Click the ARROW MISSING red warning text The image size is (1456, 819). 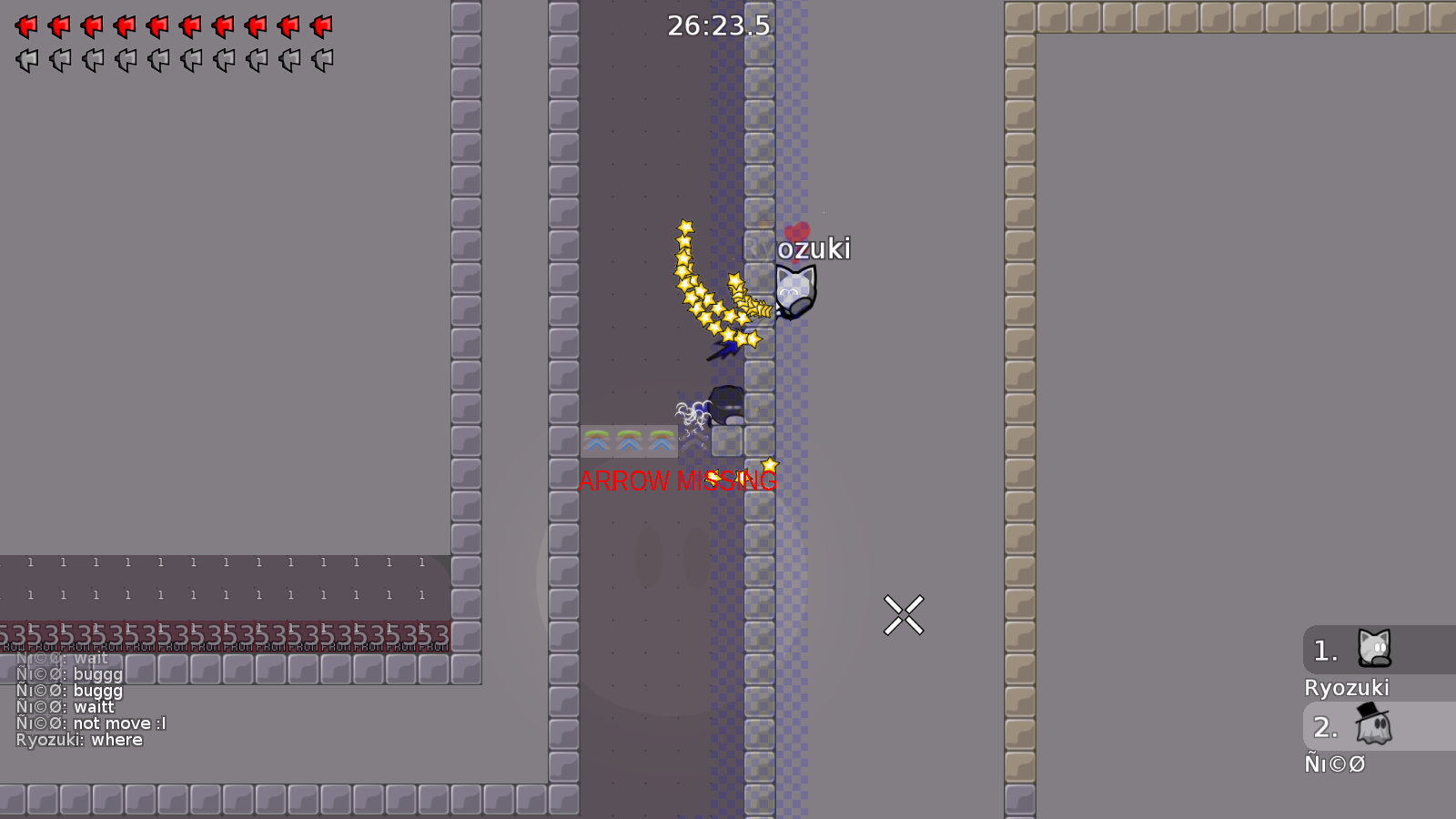pyautogui.click(x=677, y=481)
